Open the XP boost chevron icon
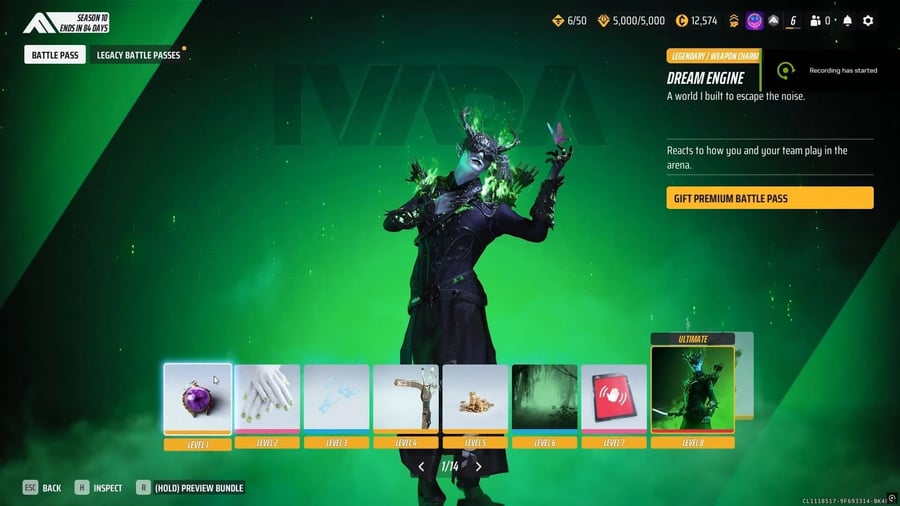900x506 pixels. point(734,20)
